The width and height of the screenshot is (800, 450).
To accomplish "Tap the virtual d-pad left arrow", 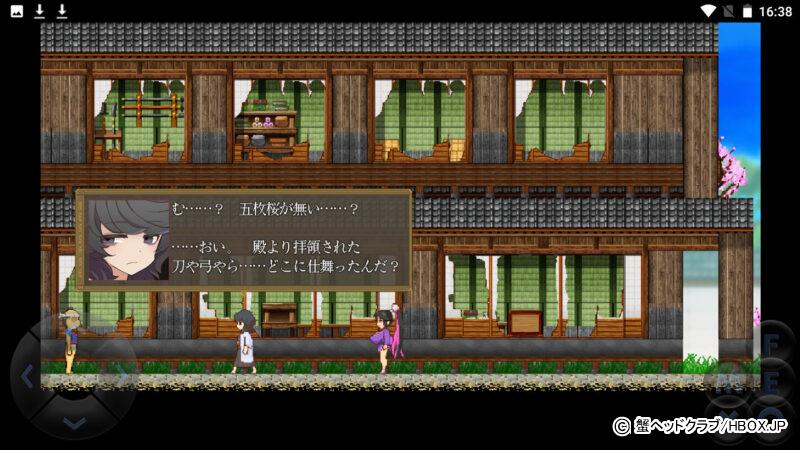I will coord(27,376).
